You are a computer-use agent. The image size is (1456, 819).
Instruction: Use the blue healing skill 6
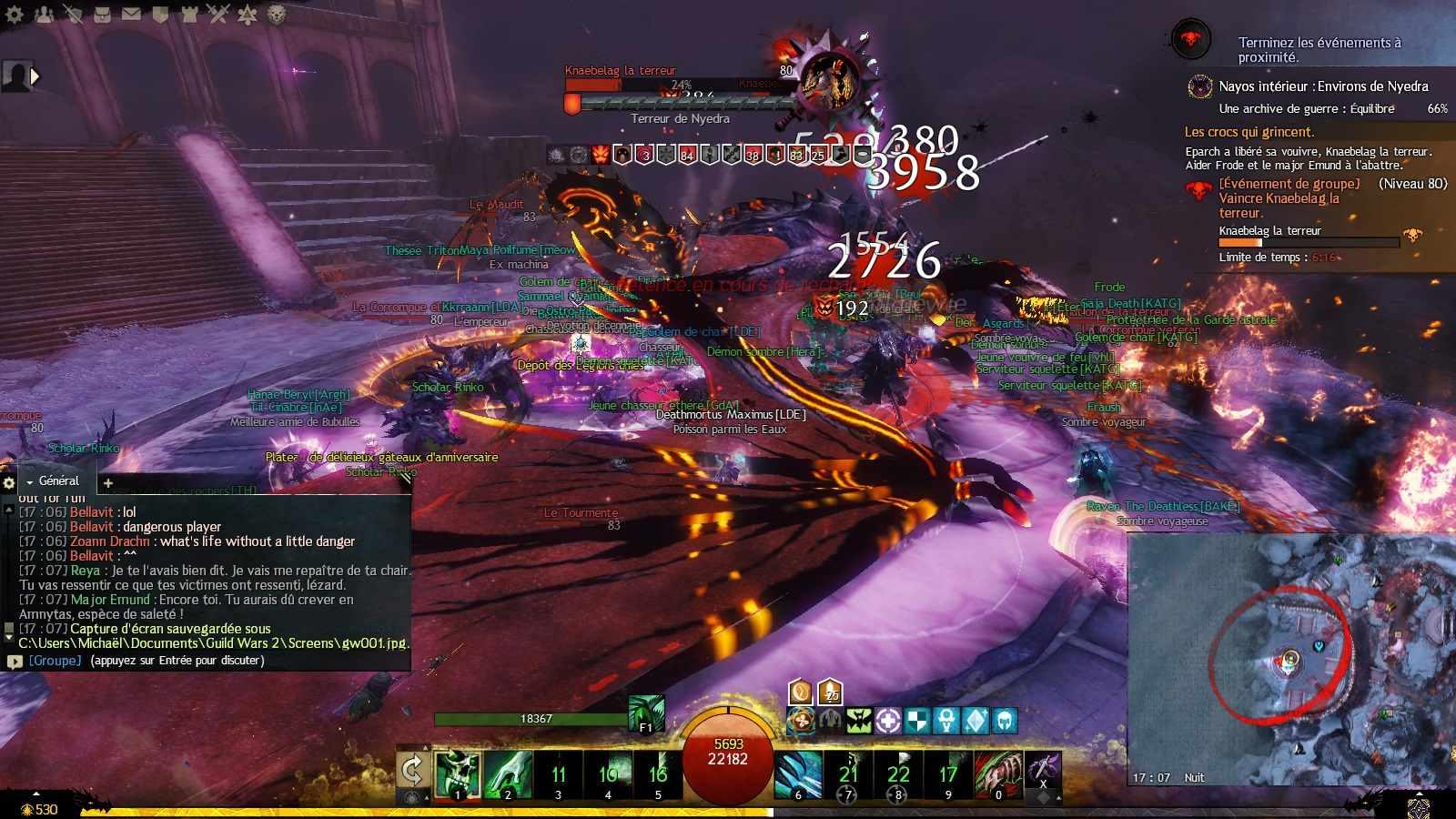pos(798,773)
